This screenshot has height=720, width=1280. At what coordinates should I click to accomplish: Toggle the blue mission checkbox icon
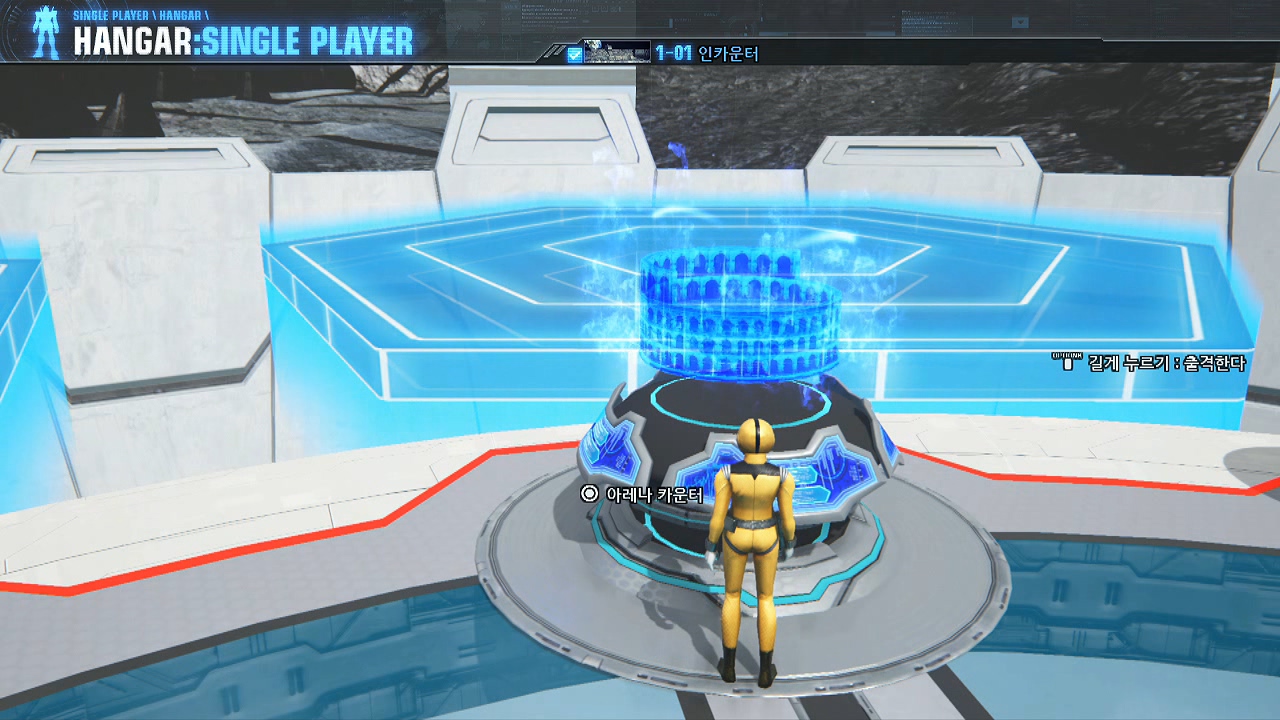(x=574, y=54)
